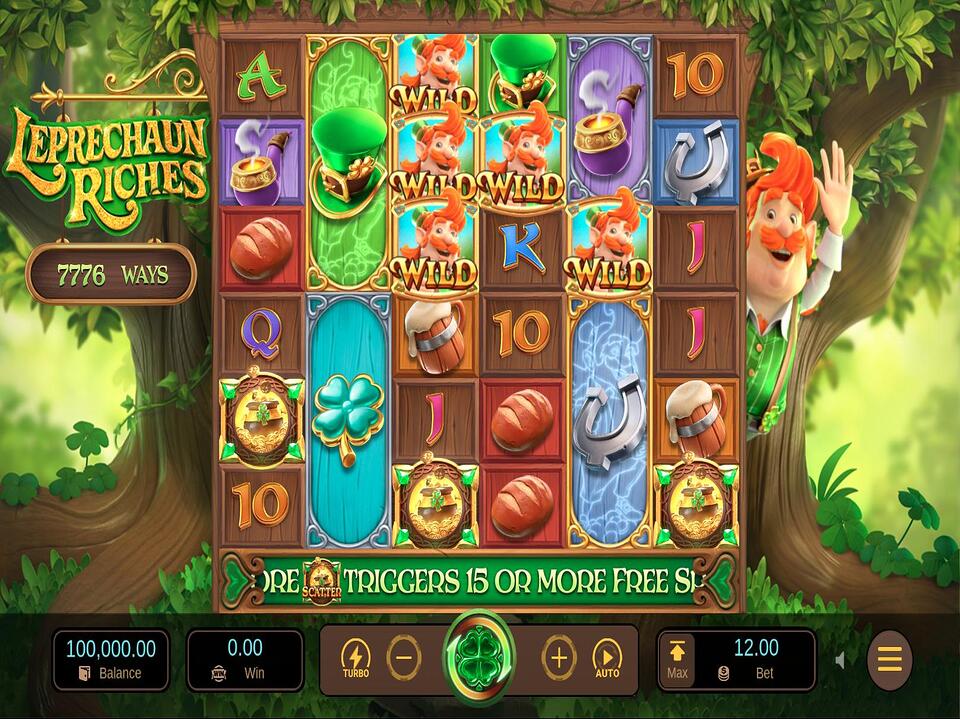This screenshot has height=719, width=960.
Task: Toggle the sound speaker icon
Action: point(840,660)
